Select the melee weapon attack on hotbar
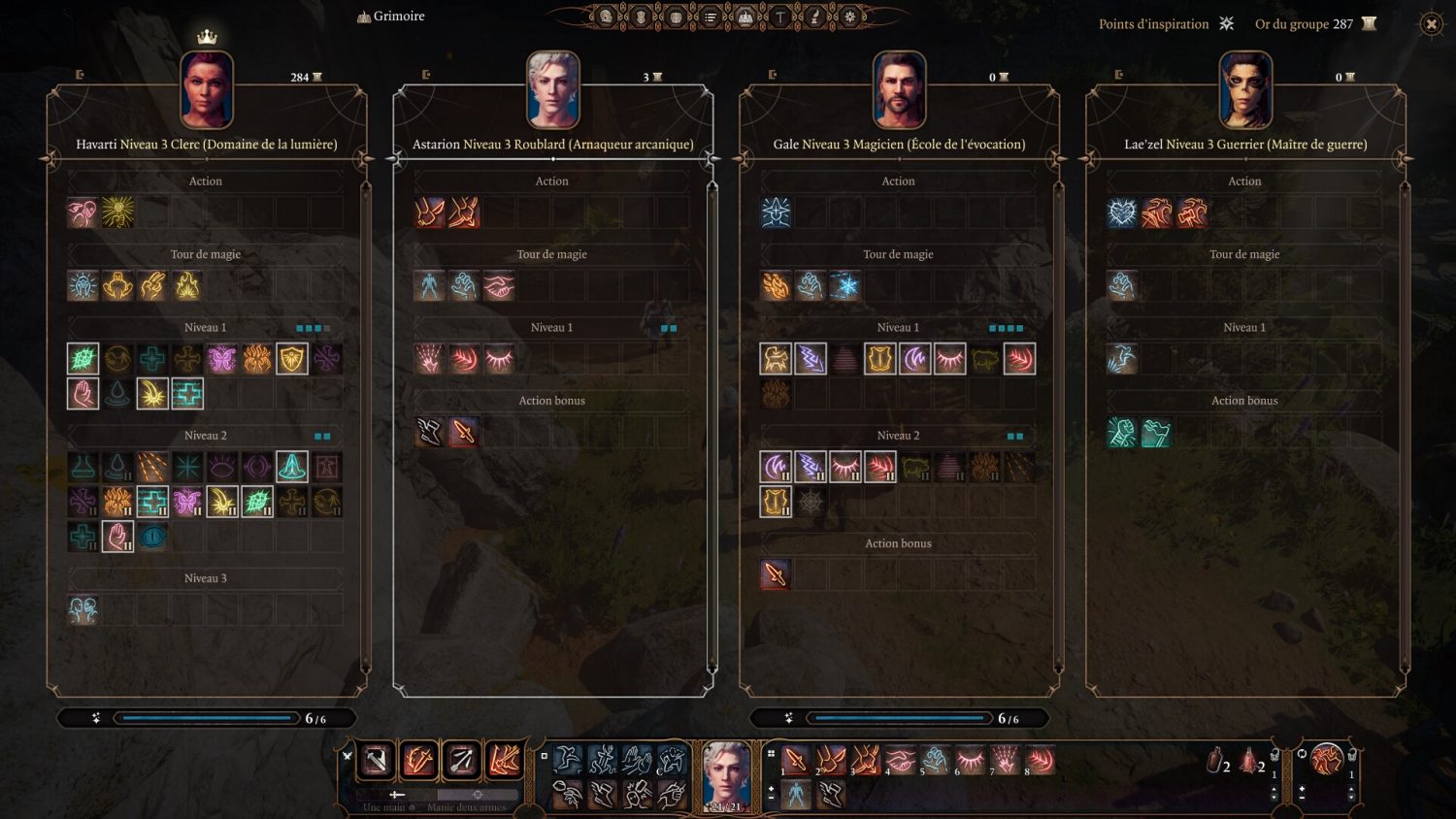Screen dimensions: 1456x819 coord(377,760)
